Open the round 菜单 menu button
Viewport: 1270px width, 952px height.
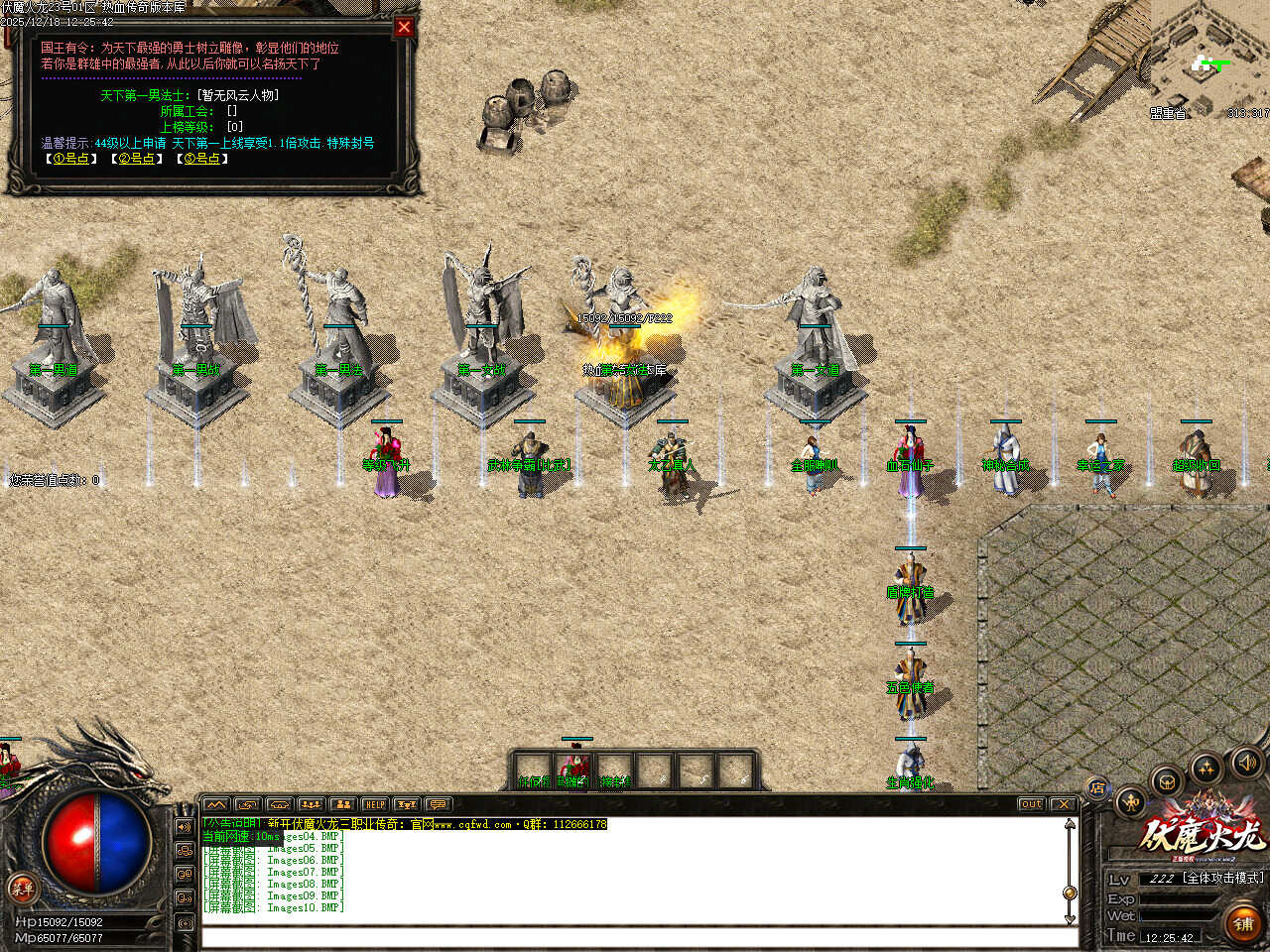pos(21,888)
